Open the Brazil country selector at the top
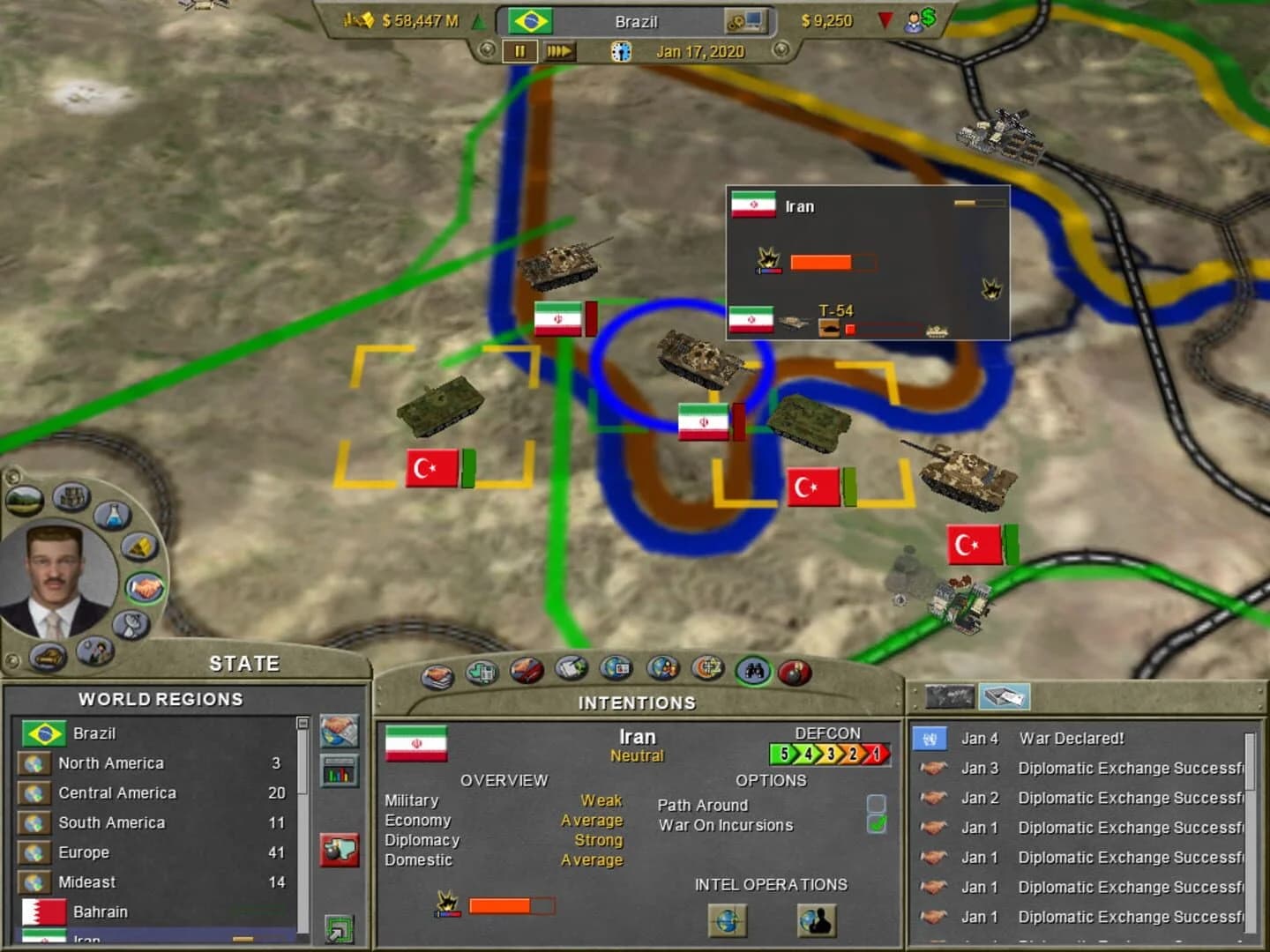The height and width of the screenshot is (952, 1270). 635,21
